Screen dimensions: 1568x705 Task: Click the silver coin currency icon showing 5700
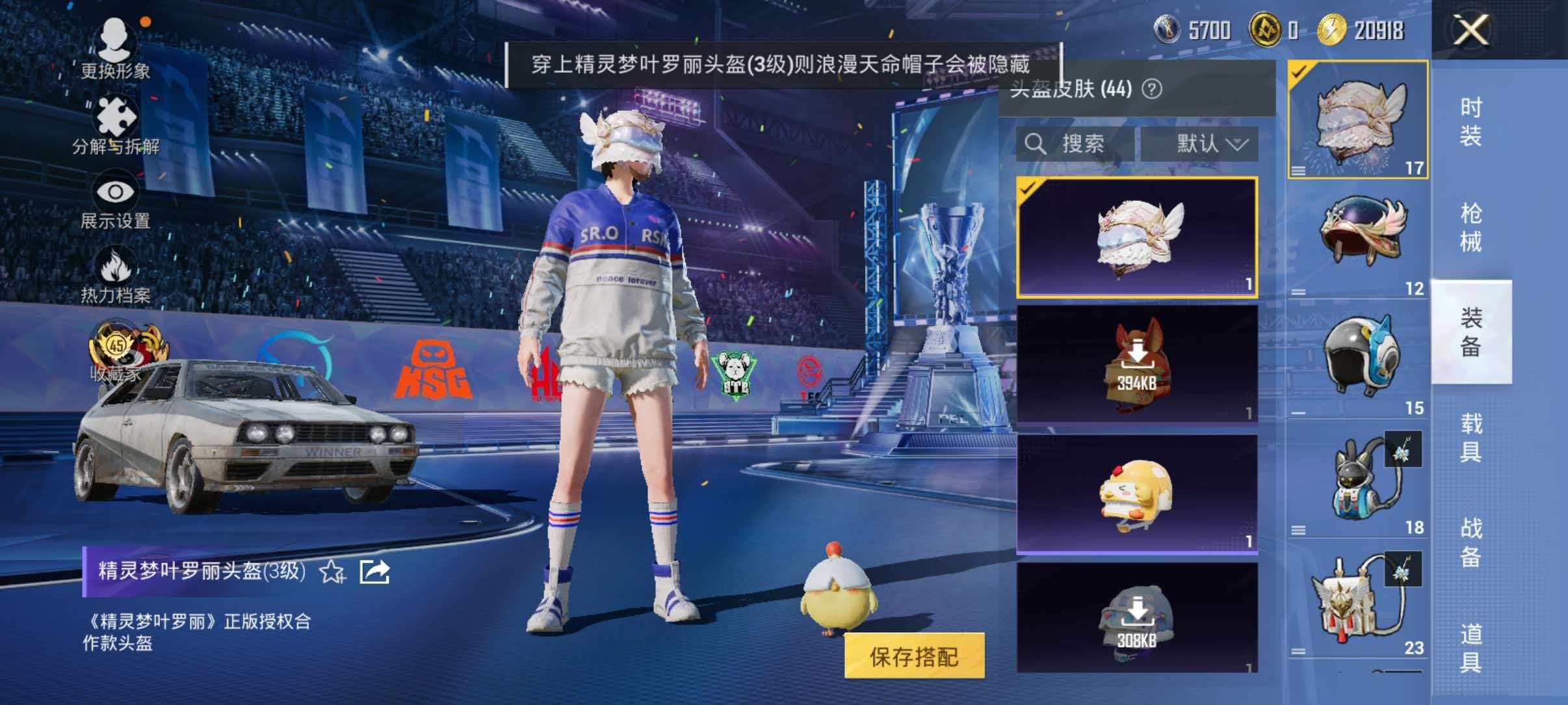click(x=1167, y=29)
